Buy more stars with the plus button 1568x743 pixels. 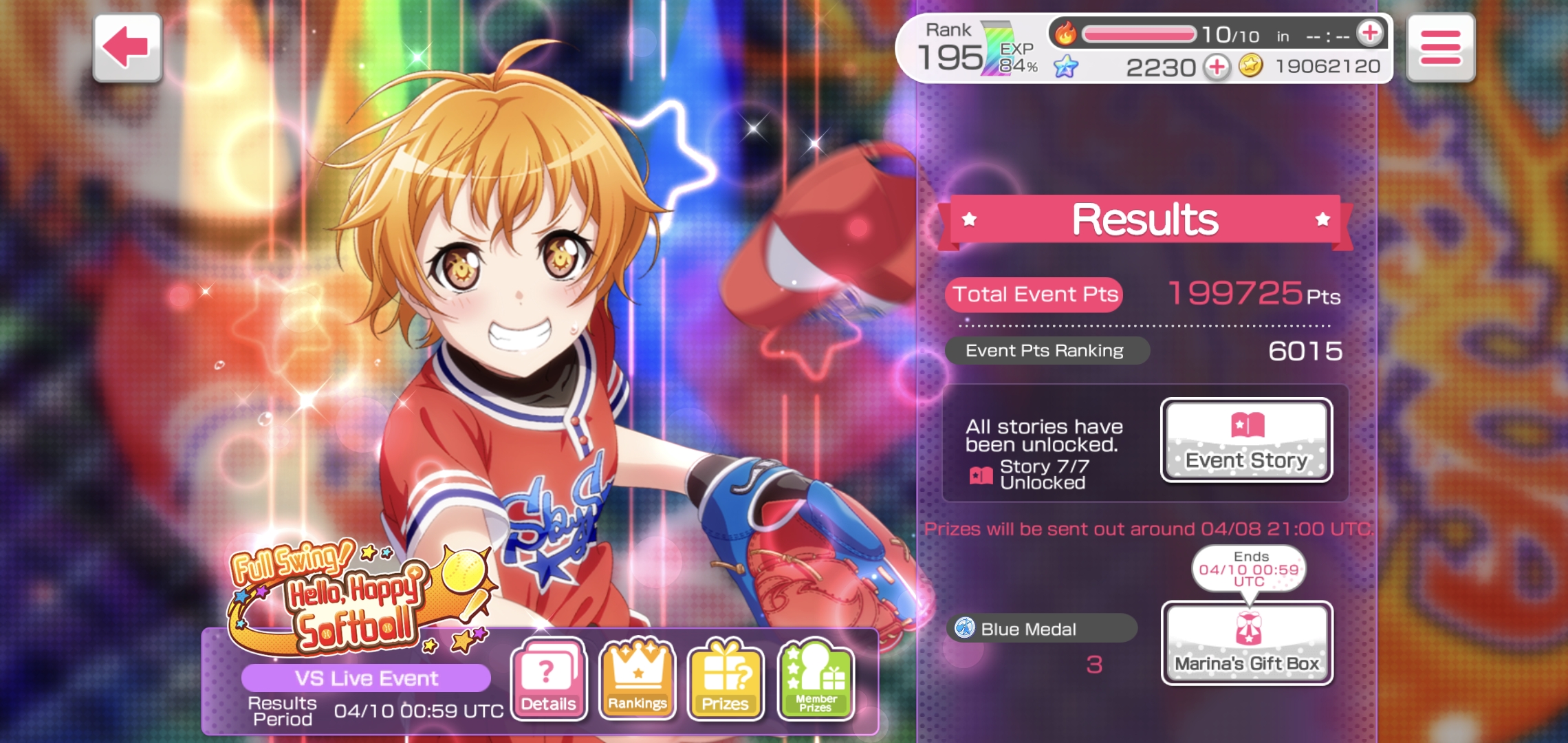coord(1217,67)
